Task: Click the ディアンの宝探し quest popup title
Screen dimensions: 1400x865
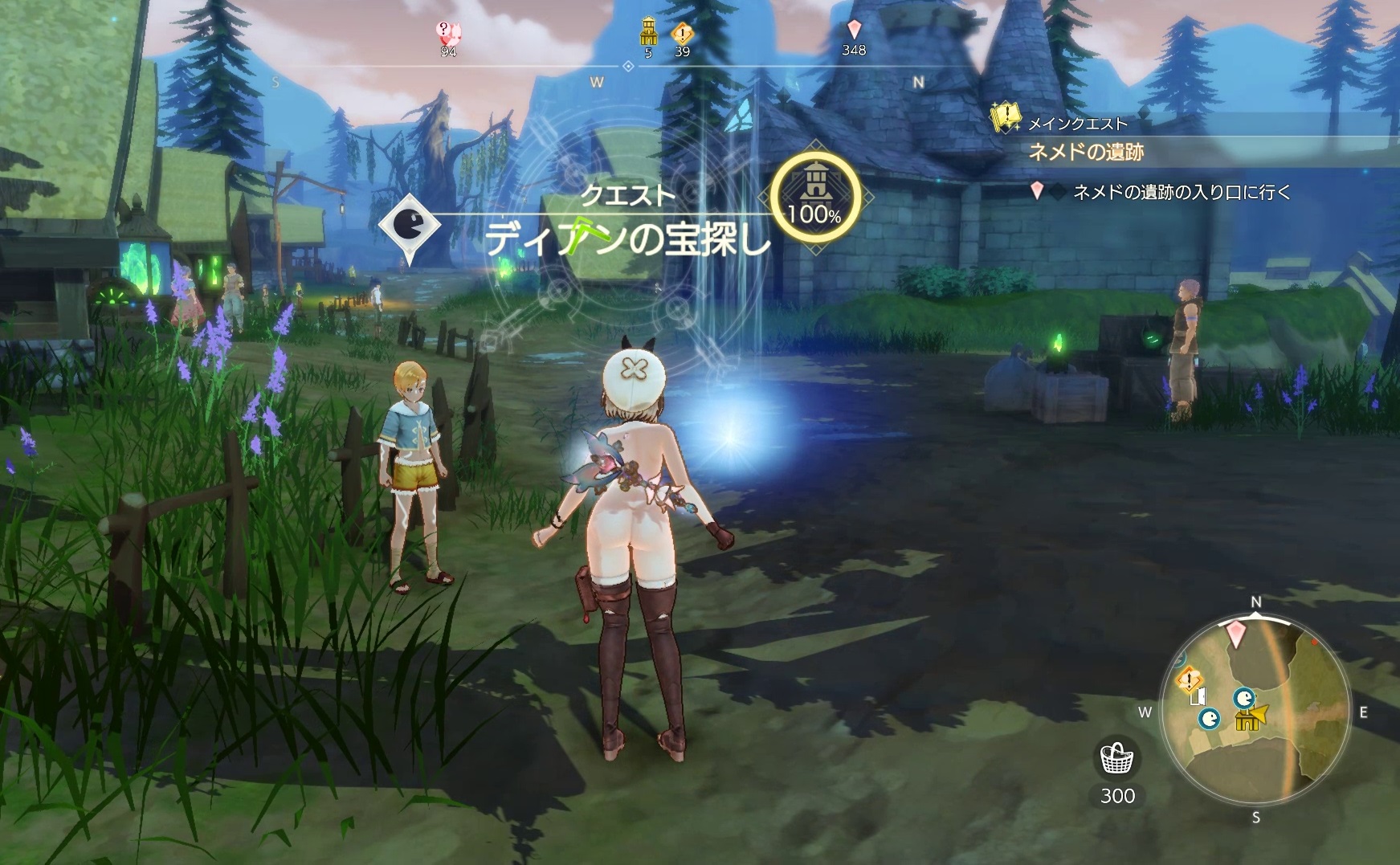Action: tap(627, 239)
